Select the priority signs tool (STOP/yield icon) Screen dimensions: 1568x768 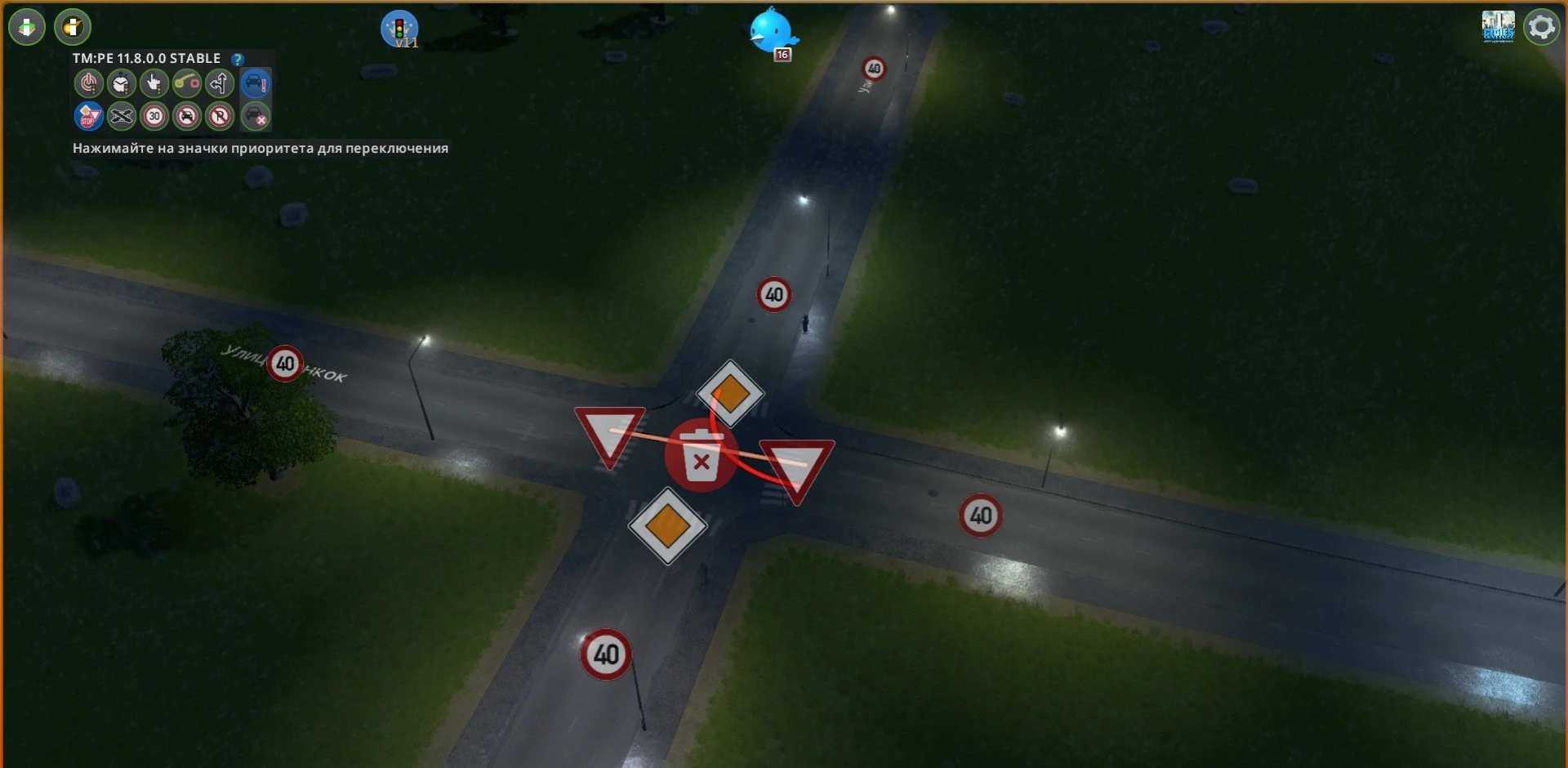(x=89, y=117)
